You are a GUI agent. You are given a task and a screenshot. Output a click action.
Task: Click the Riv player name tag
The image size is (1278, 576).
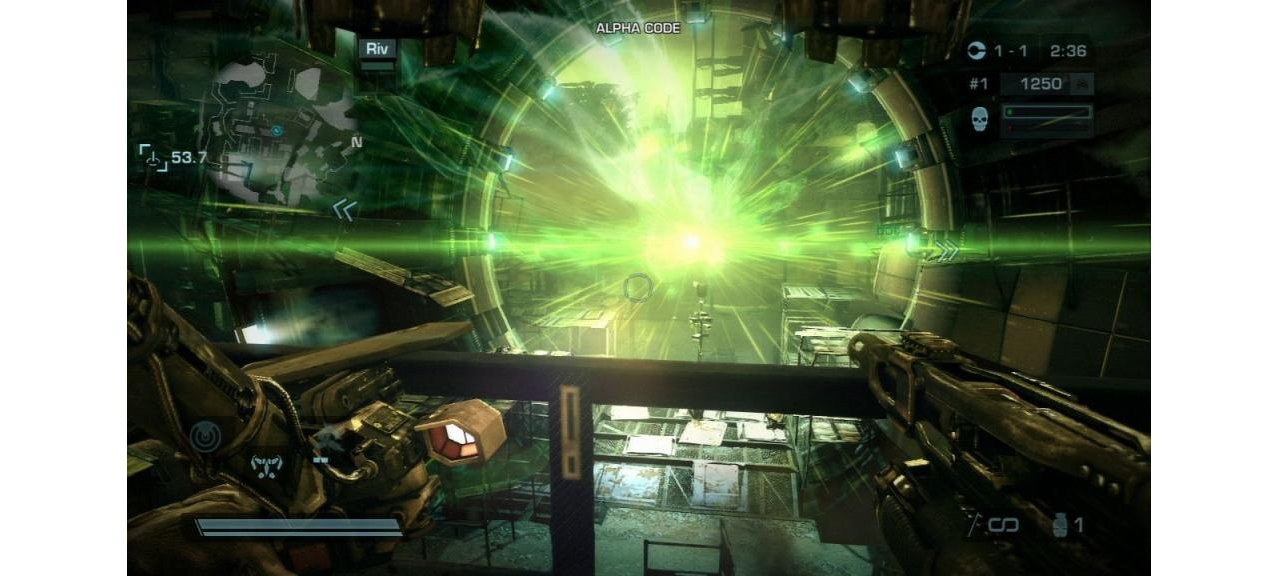(379, 47)
